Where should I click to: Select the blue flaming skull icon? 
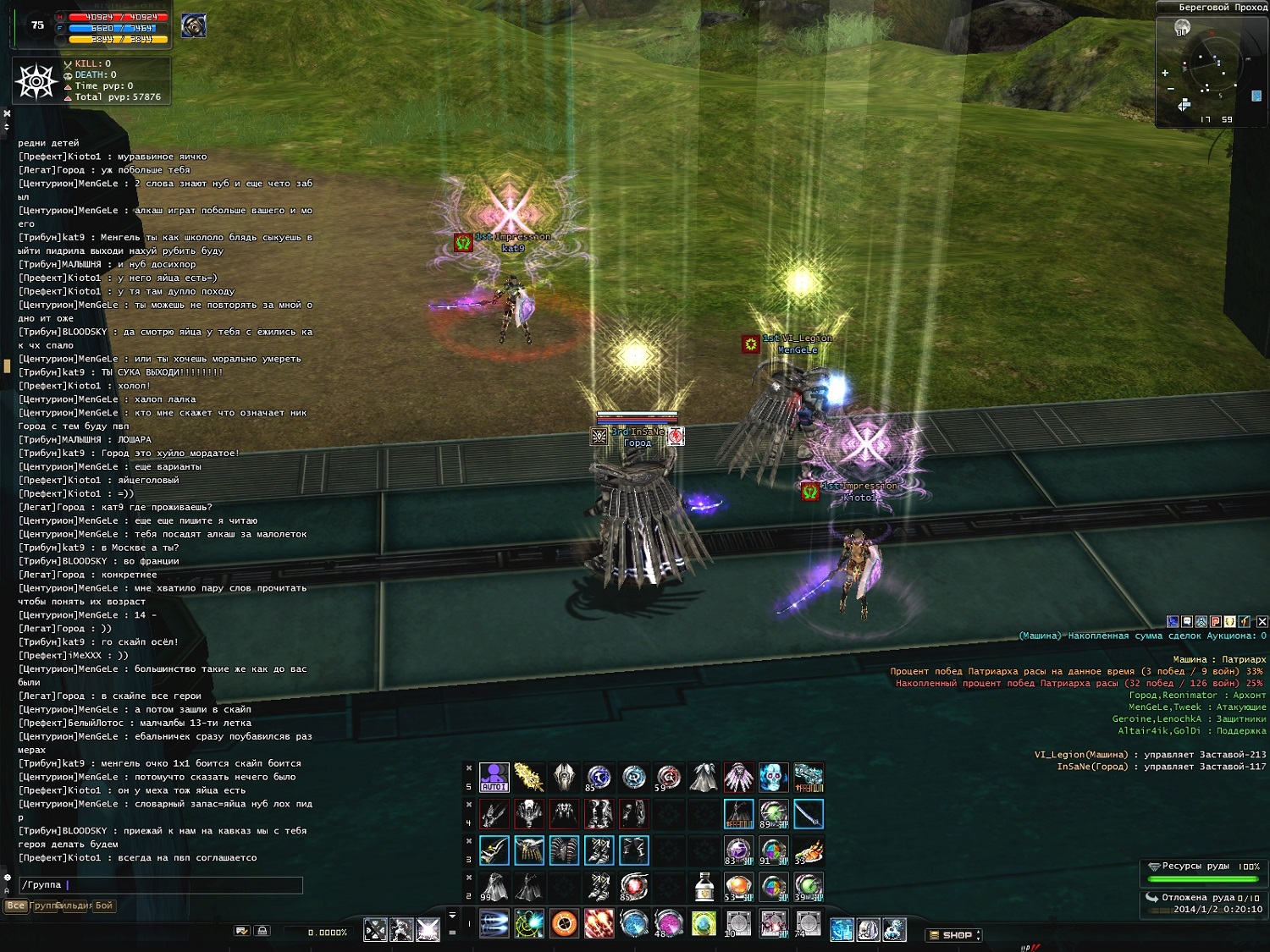773,777
